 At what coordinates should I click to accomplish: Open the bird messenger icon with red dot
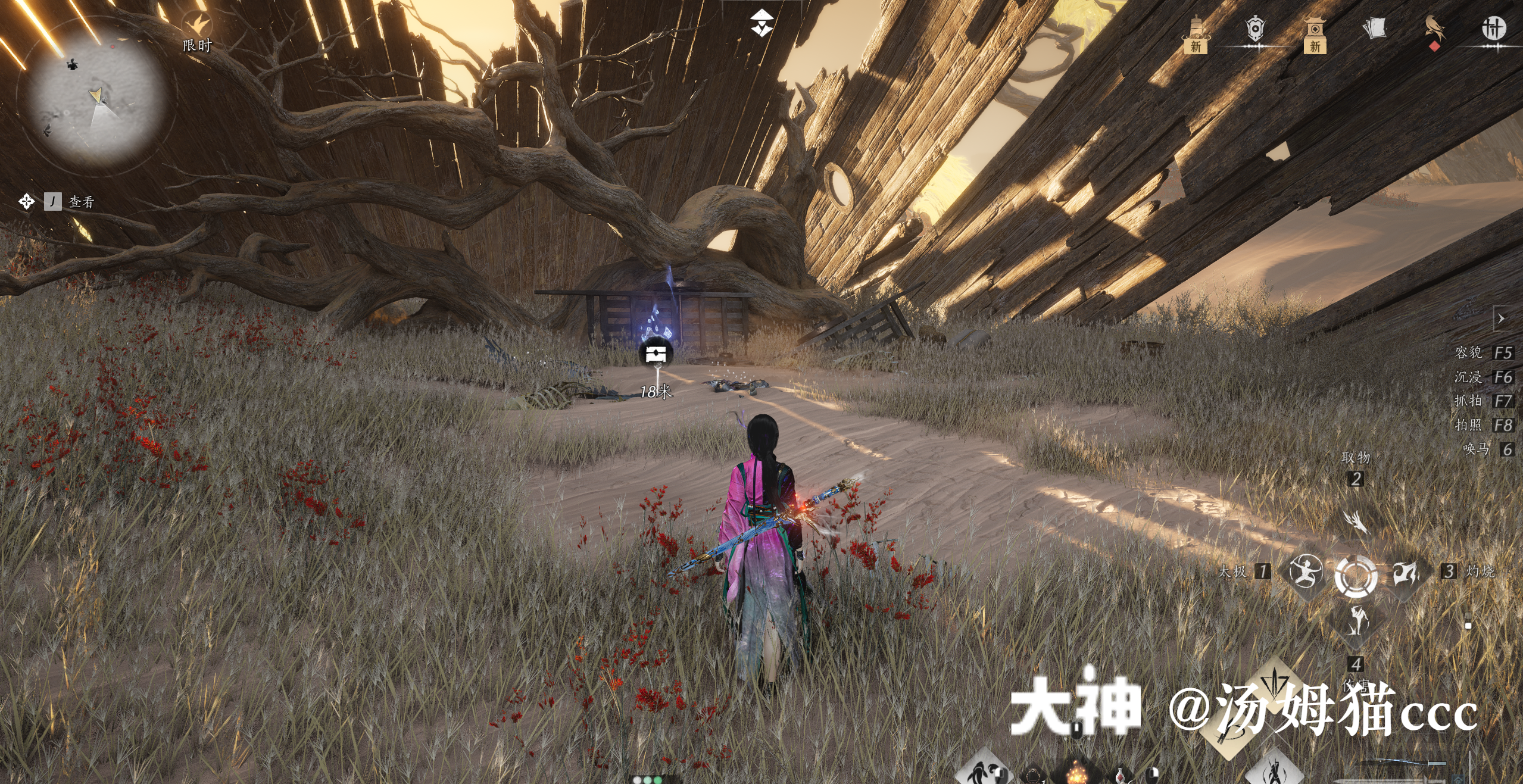click(x=1434, y=30)
